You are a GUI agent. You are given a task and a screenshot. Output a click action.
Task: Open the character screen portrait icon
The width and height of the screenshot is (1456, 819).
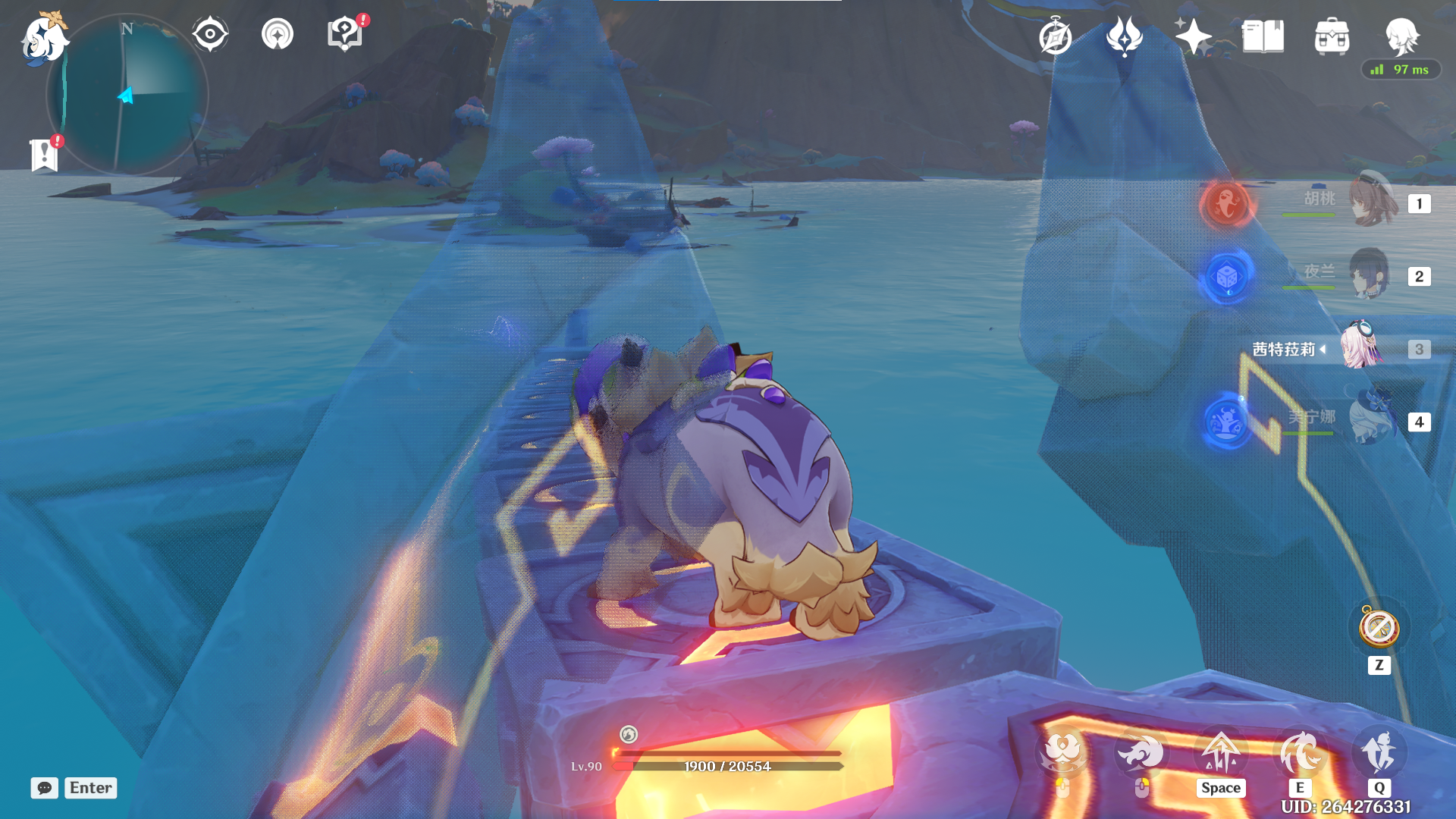(1401, 36)
